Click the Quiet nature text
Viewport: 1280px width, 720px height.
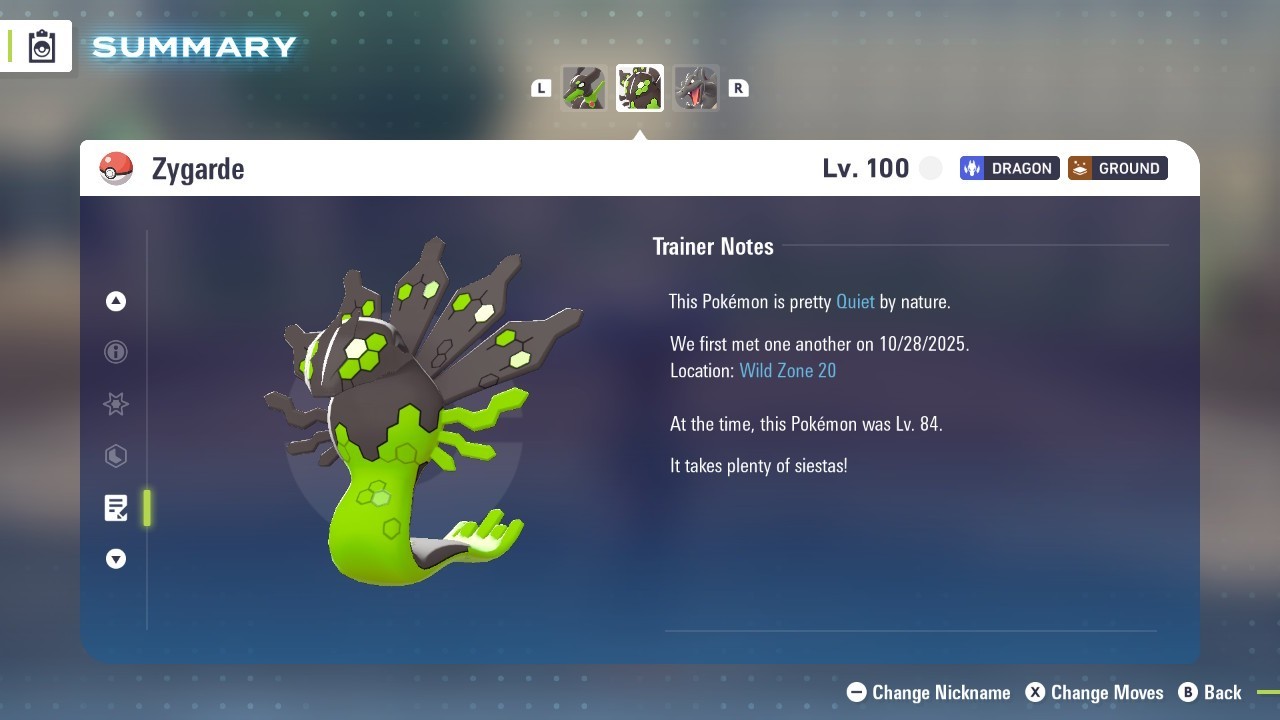(855, 301)
